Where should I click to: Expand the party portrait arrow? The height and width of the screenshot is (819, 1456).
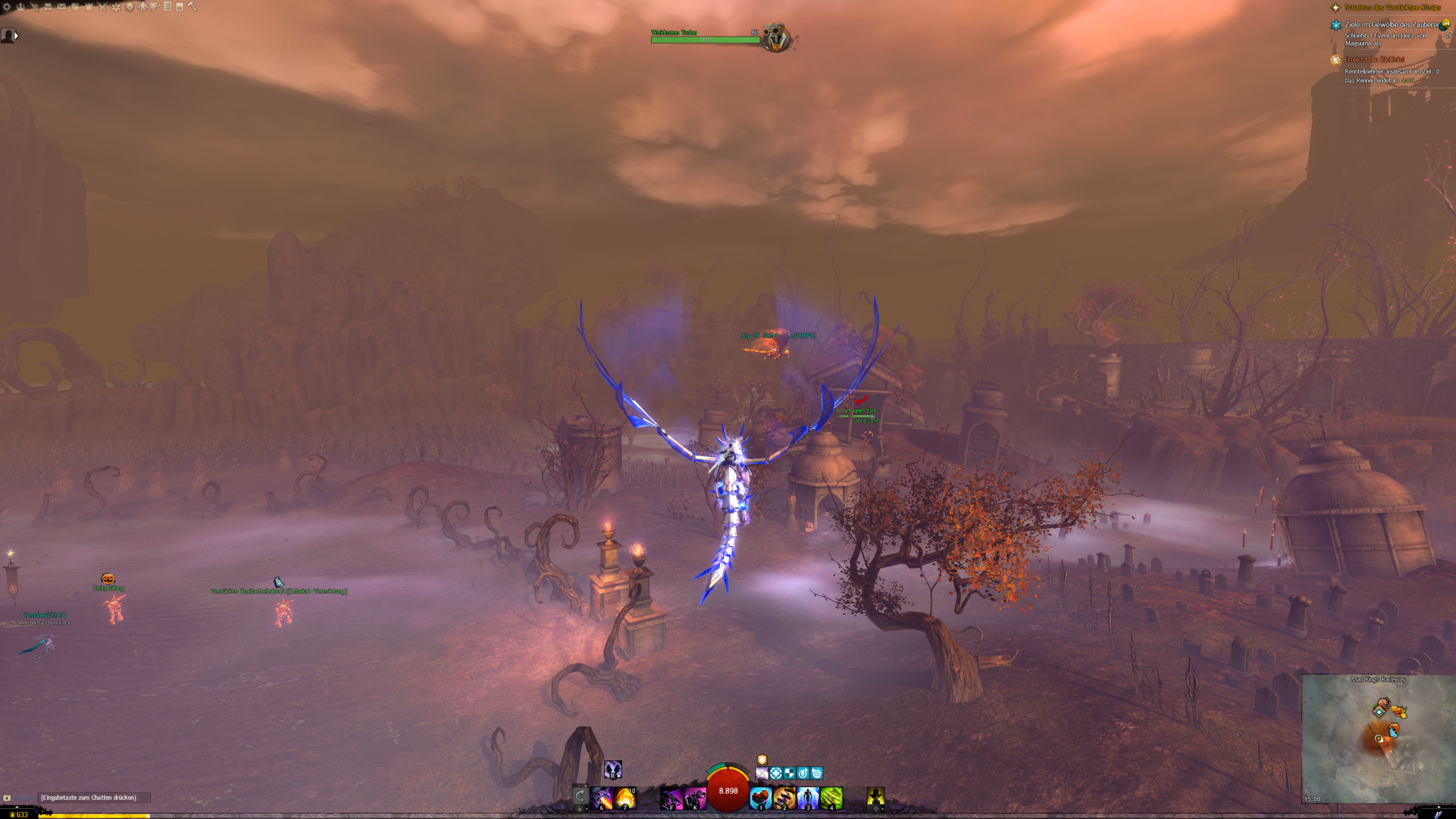pyautogui.click(x=16, y=36)
